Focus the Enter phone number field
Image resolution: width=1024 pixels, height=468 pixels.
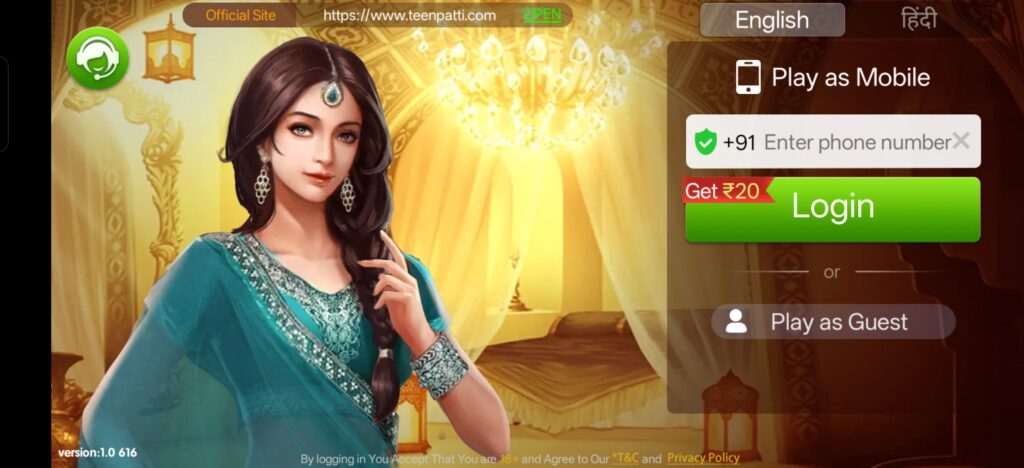[855, 142]
